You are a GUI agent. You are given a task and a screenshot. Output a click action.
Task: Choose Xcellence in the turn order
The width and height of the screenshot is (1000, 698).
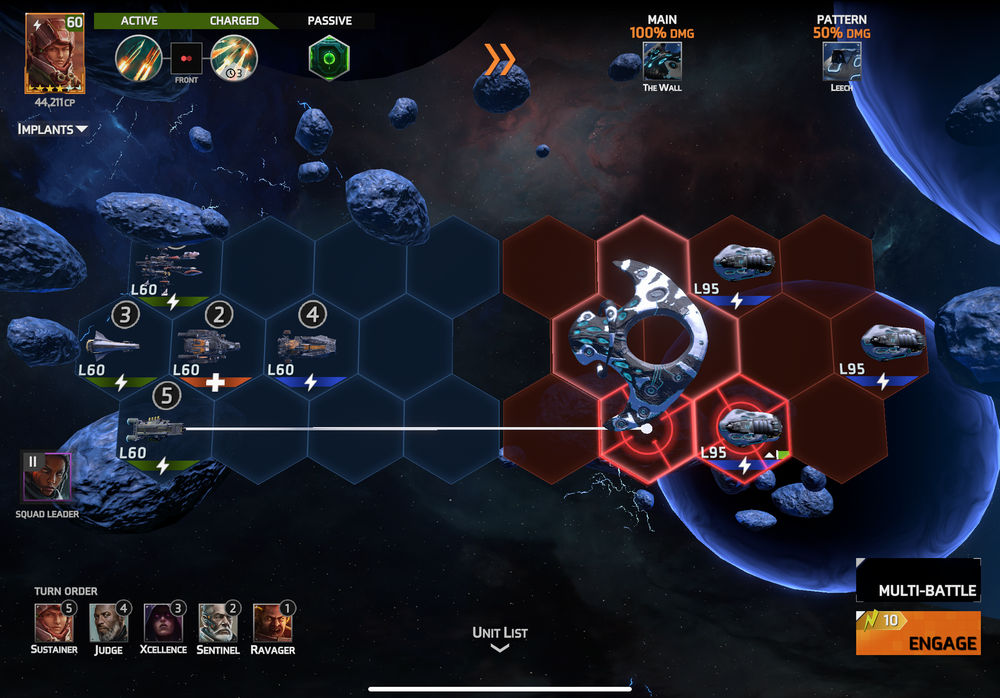162,622
